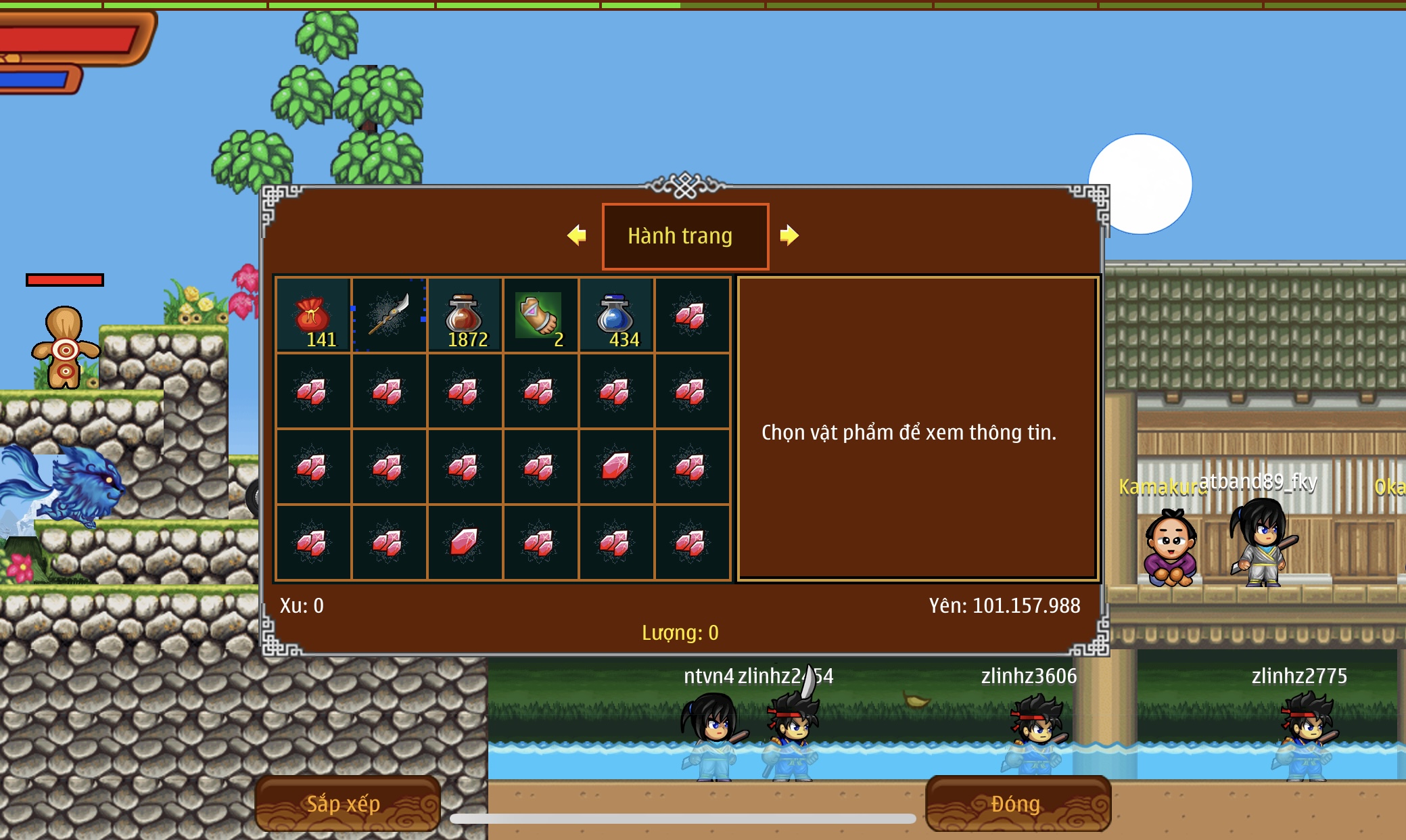The height and width of the screenshot is (840, 1406).
Task: Switch to previous tab with left arrow
Action: pos(577,235)
